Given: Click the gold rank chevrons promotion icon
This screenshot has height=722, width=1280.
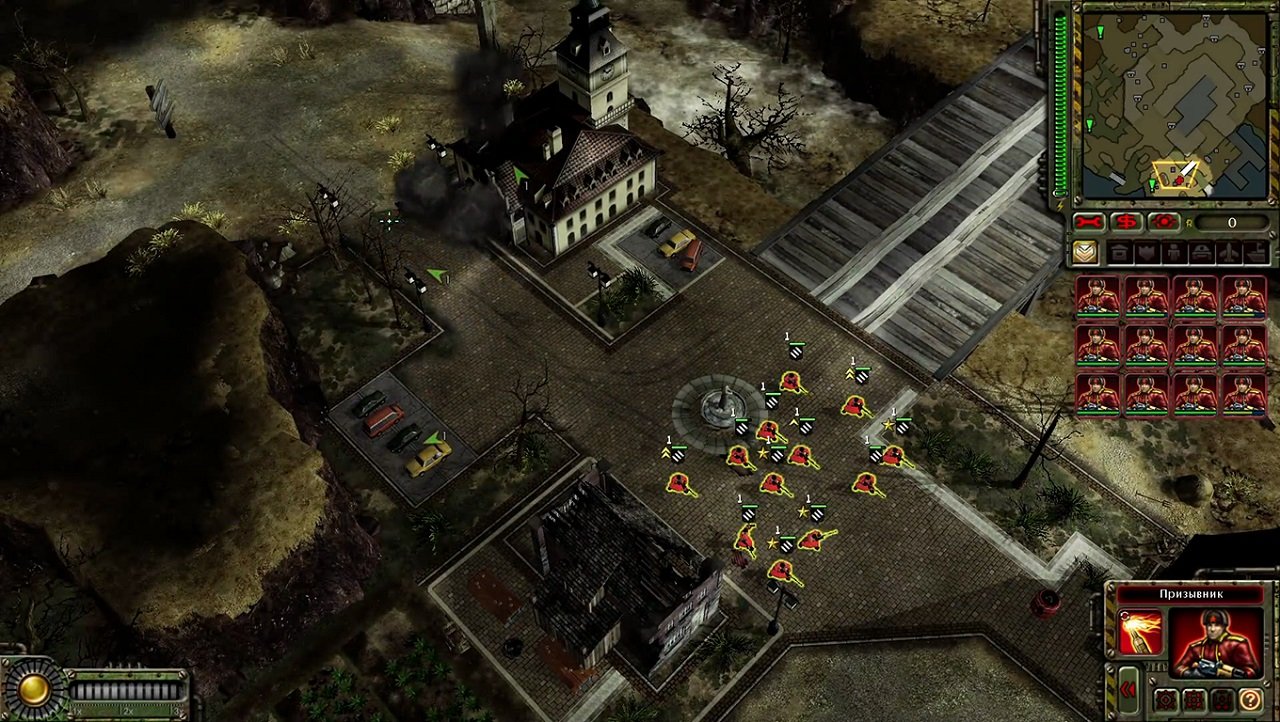Looking at the screenshot, I should point(1086,251).
